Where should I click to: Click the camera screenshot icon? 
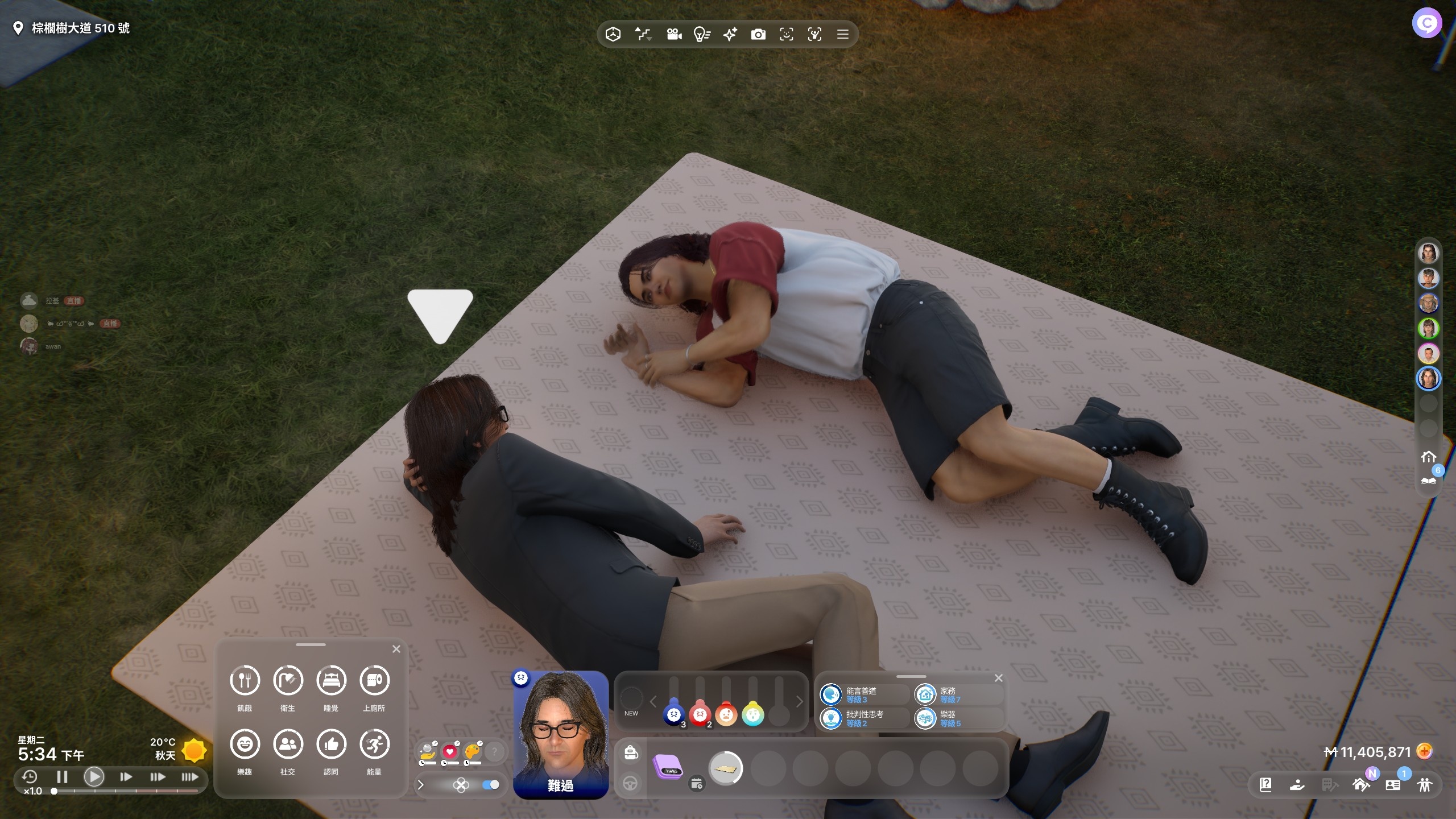(758, 35)
